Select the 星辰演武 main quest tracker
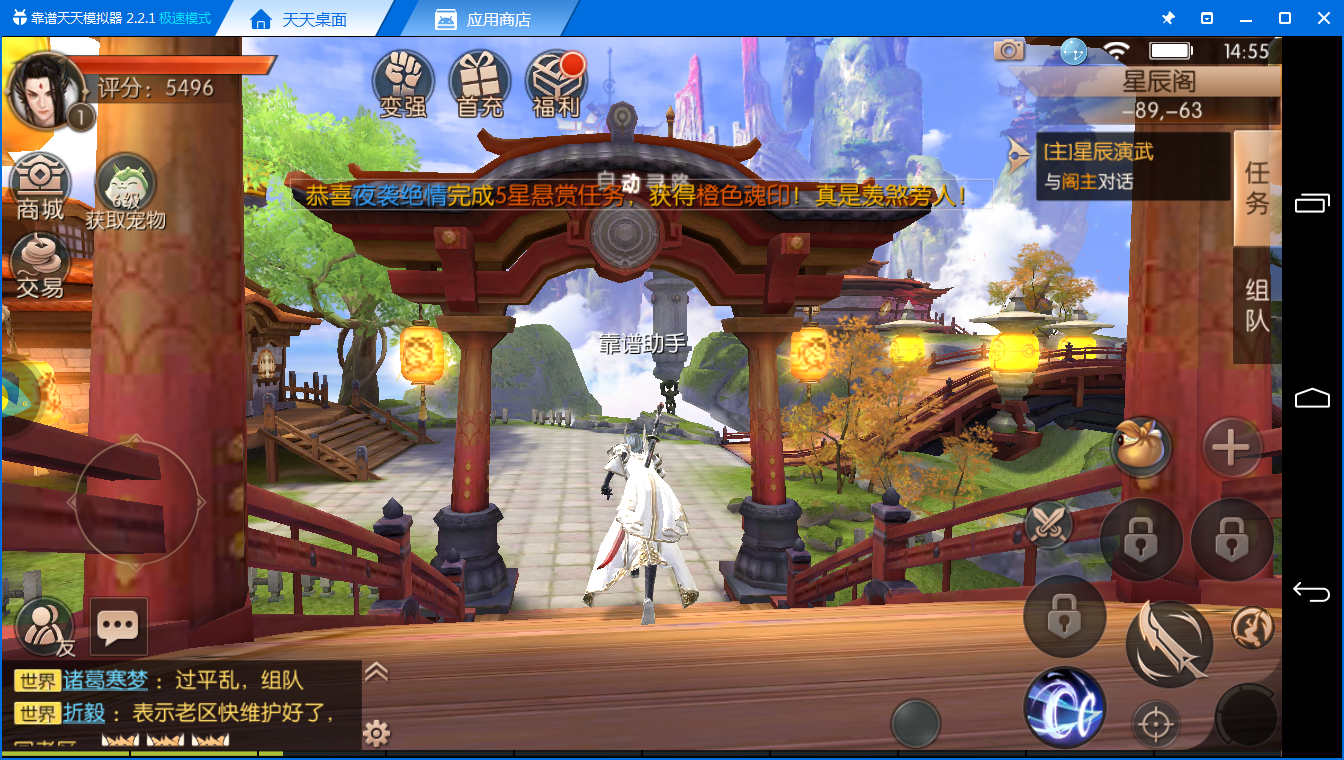Screen dimensions: 1344x760 pyautogui.click(x=1130, y=166)
